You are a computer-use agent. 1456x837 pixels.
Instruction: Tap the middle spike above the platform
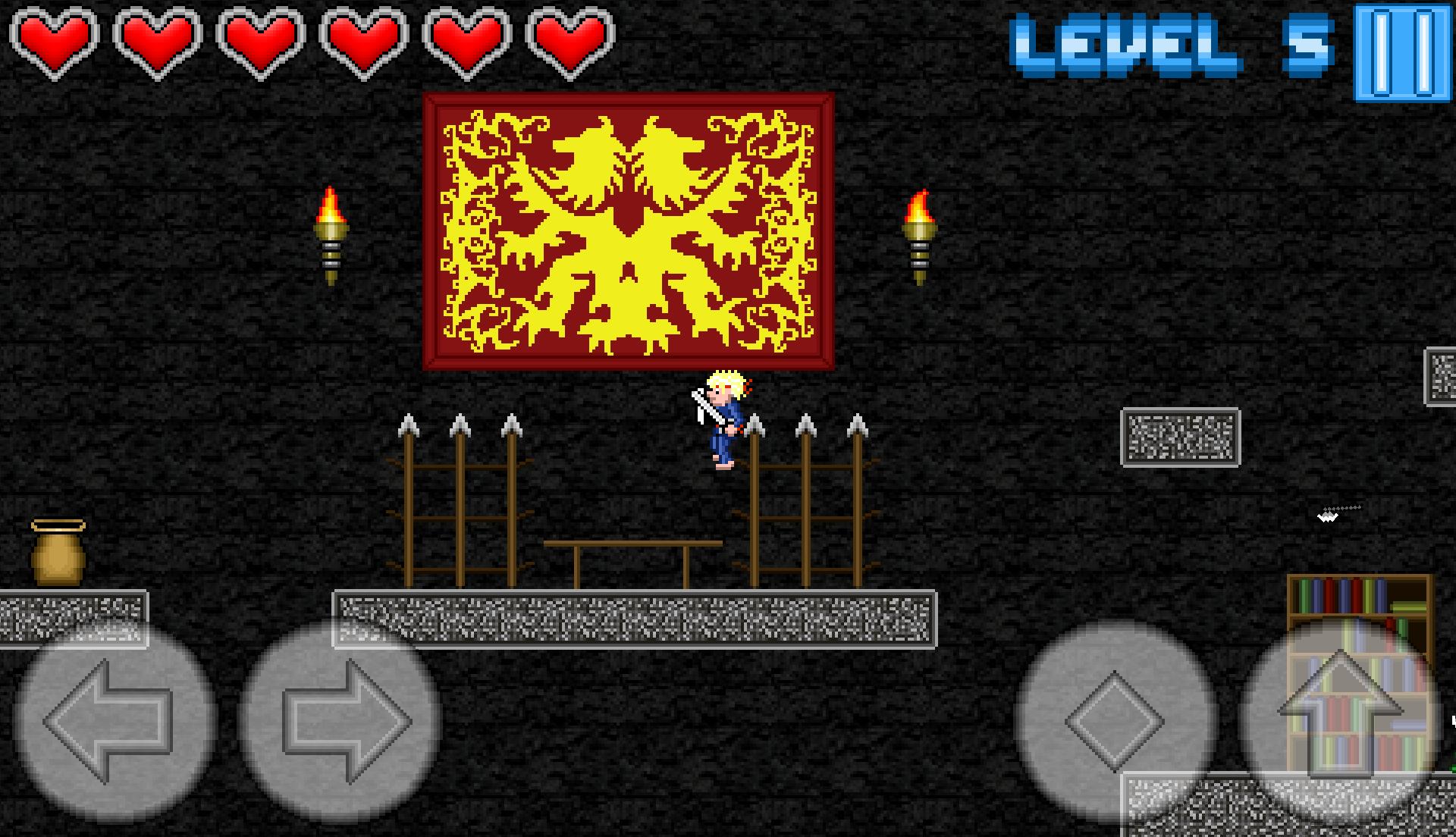[459, 425]
